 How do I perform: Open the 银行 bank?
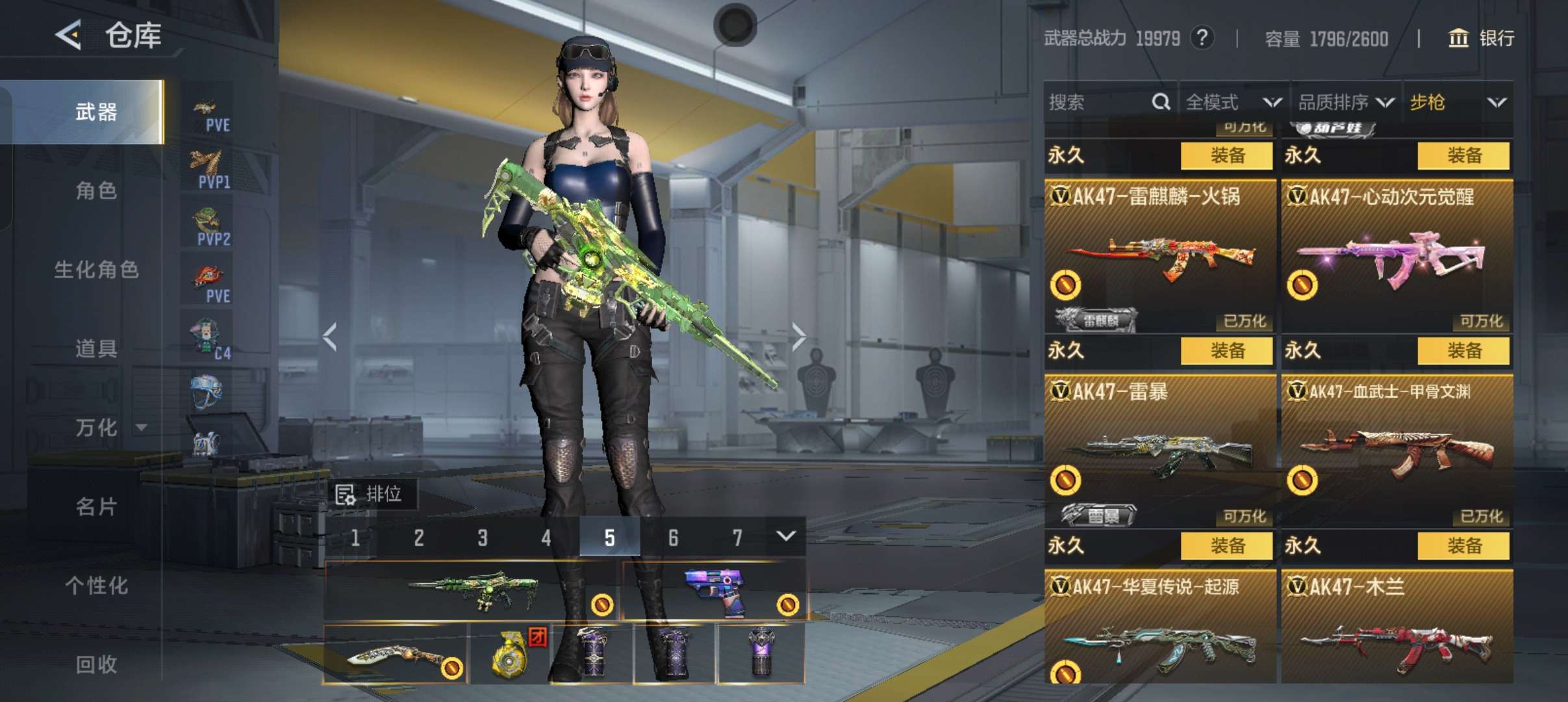[1482, 38]
